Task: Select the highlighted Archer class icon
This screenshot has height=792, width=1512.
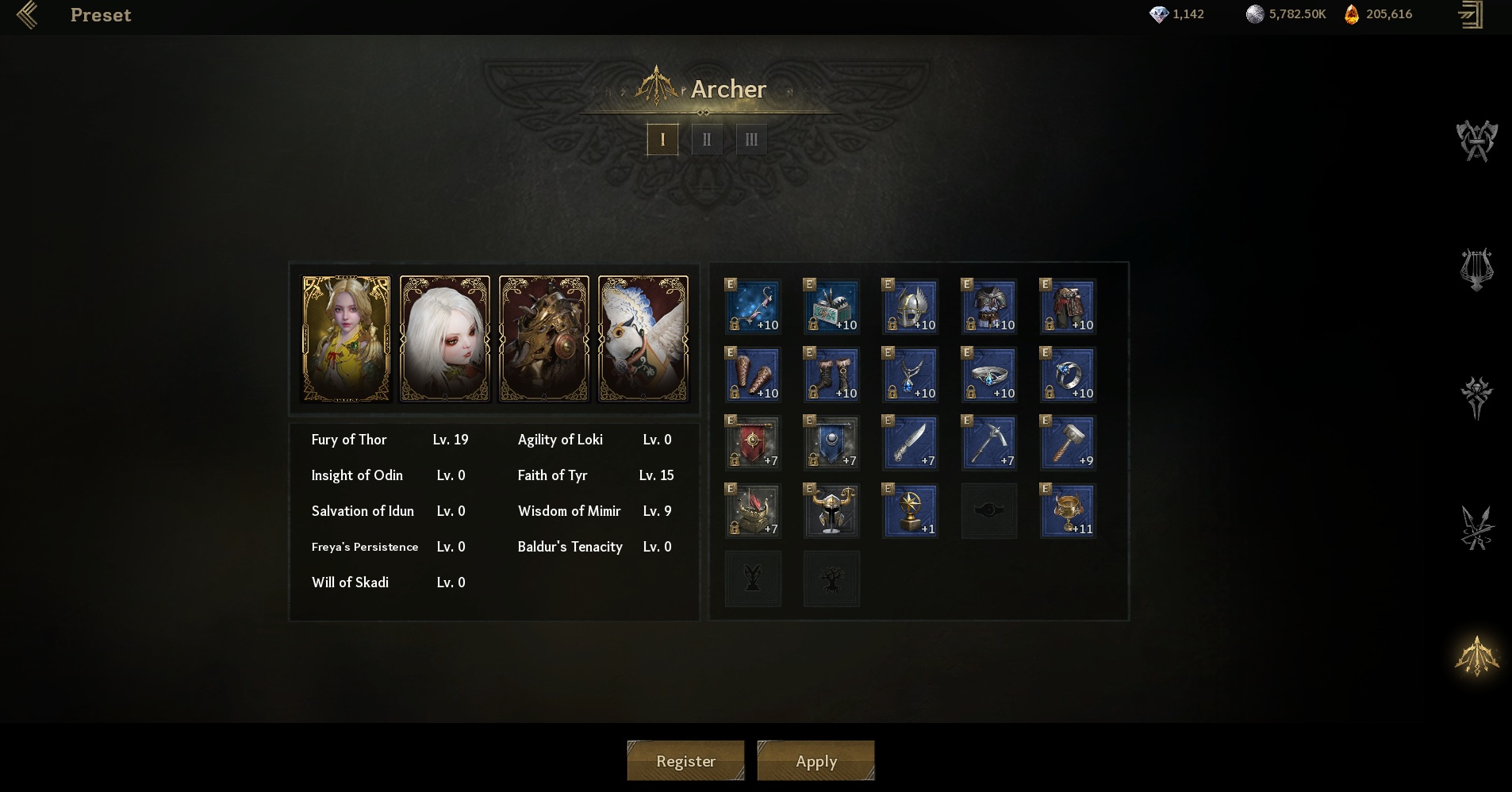Action: coord(1476,656)
